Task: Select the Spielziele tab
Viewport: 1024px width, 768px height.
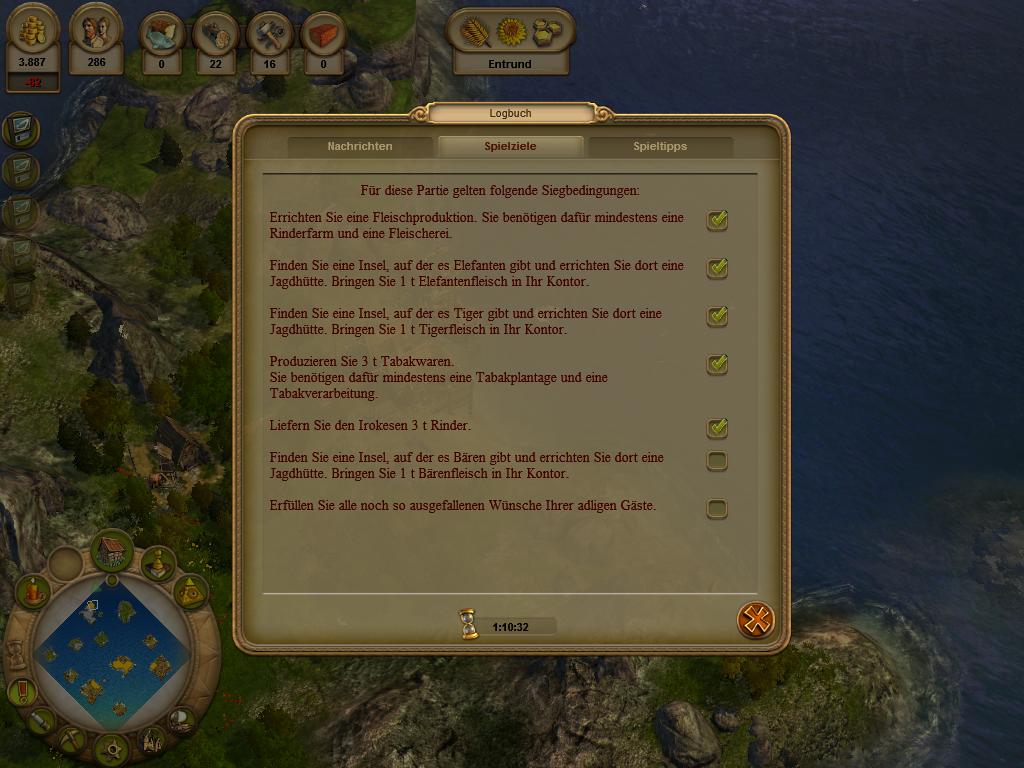Action: (510, 146)
